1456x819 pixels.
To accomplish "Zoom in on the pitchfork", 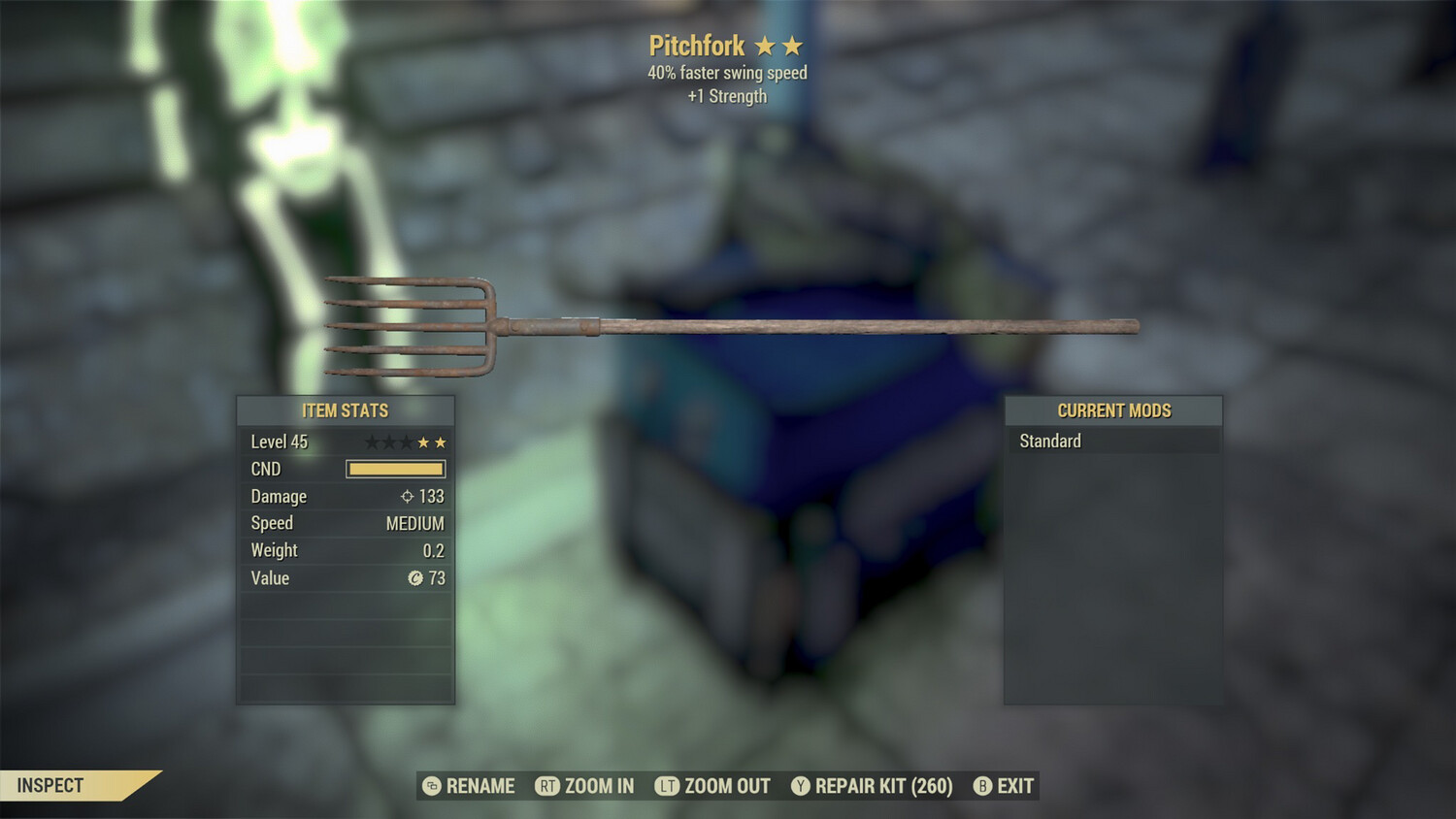I will coord(585,786).
